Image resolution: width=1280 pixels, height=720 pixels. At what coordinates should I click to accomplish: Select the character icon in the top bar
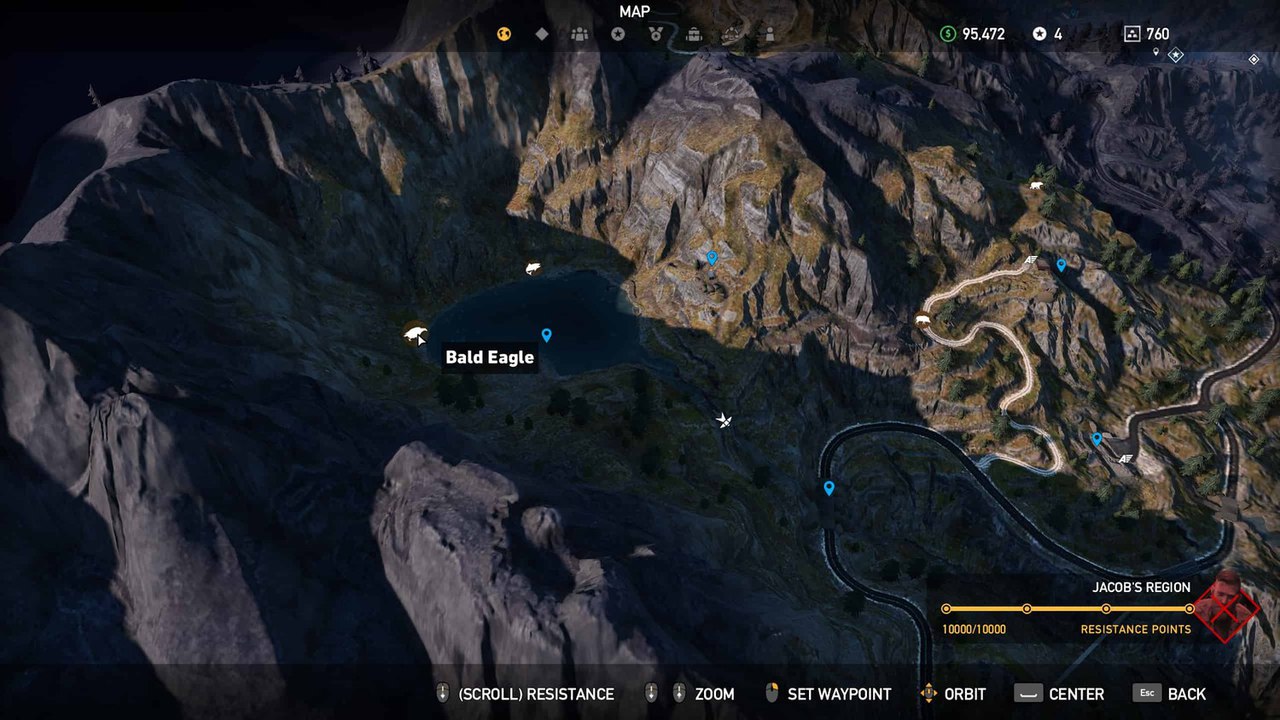tap(770, 34)
